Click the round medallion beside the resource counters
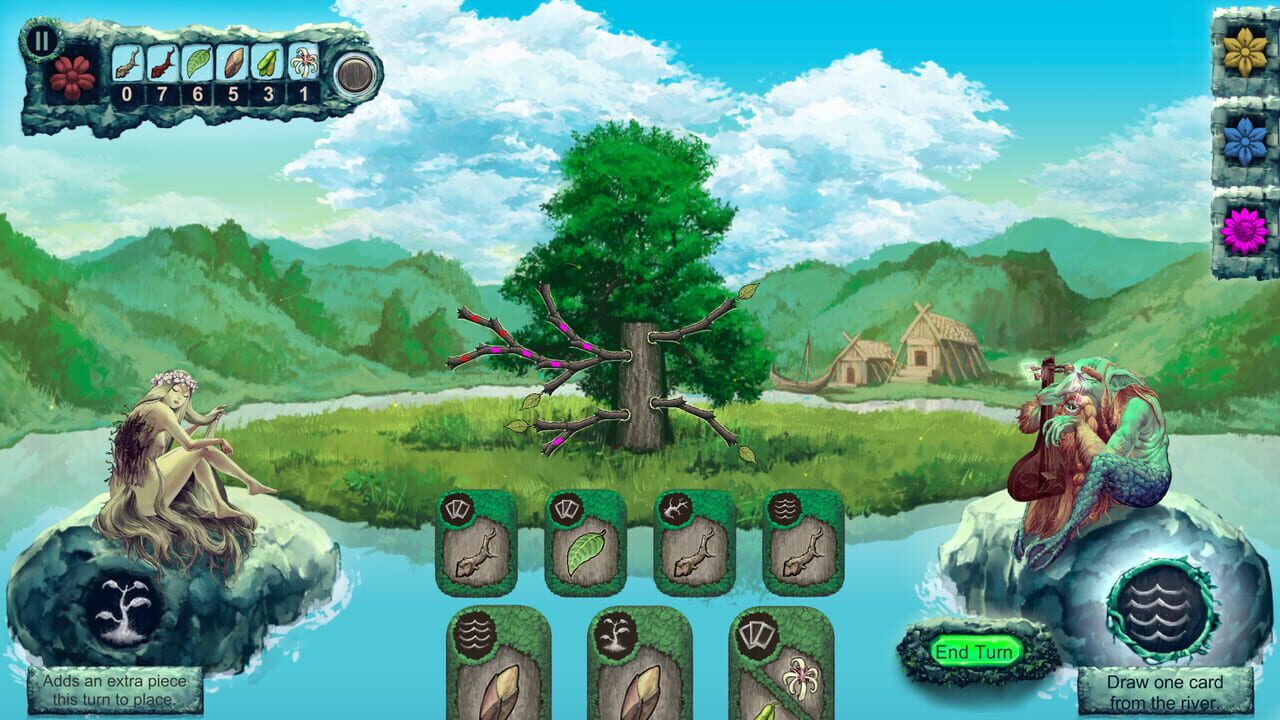Image resolution: width=1280 pixels, height=720 pixels. point(356,75)
